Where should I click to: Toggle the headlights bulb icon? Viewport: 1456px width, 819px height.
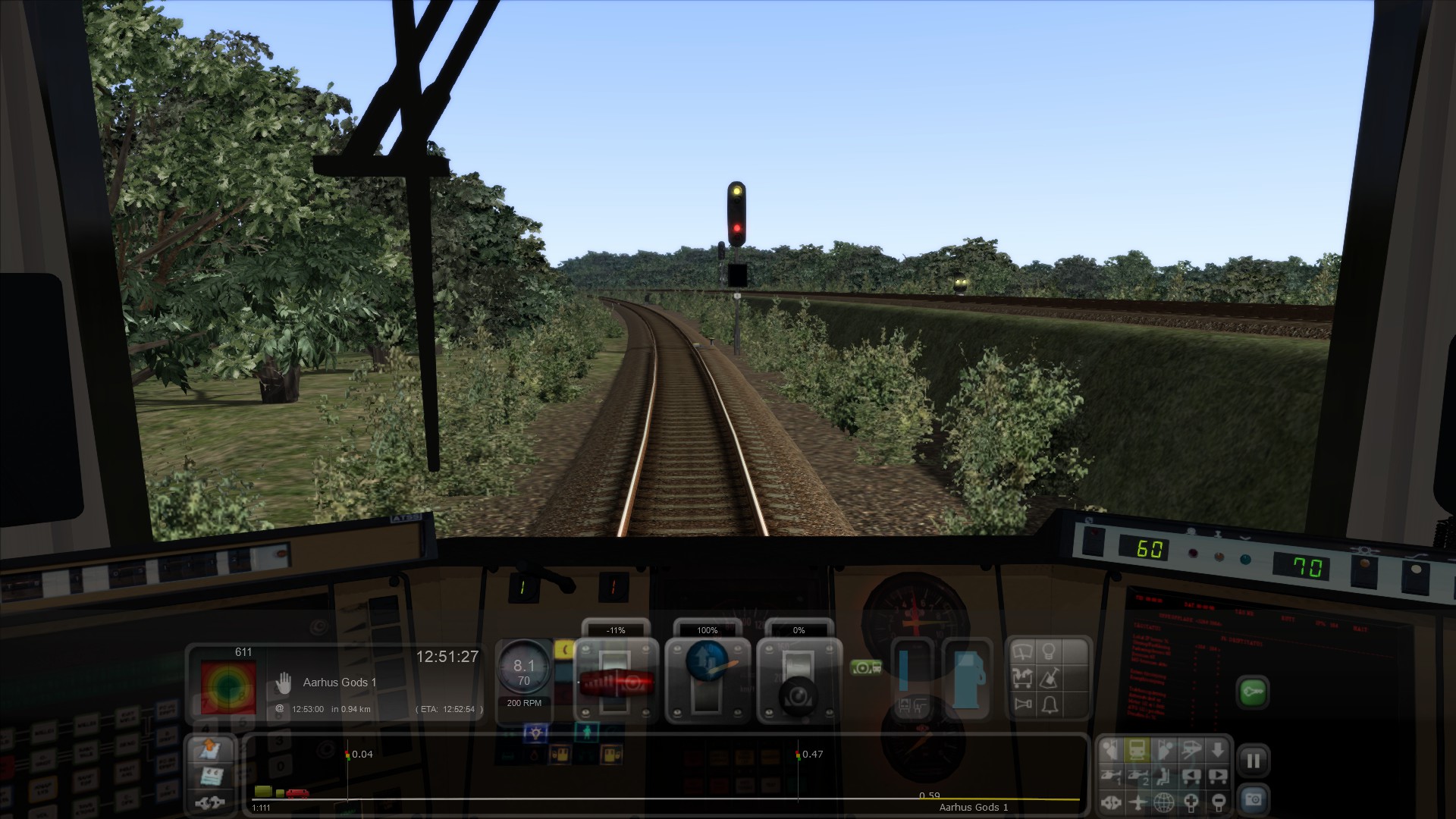click(x=1050, y=651)
